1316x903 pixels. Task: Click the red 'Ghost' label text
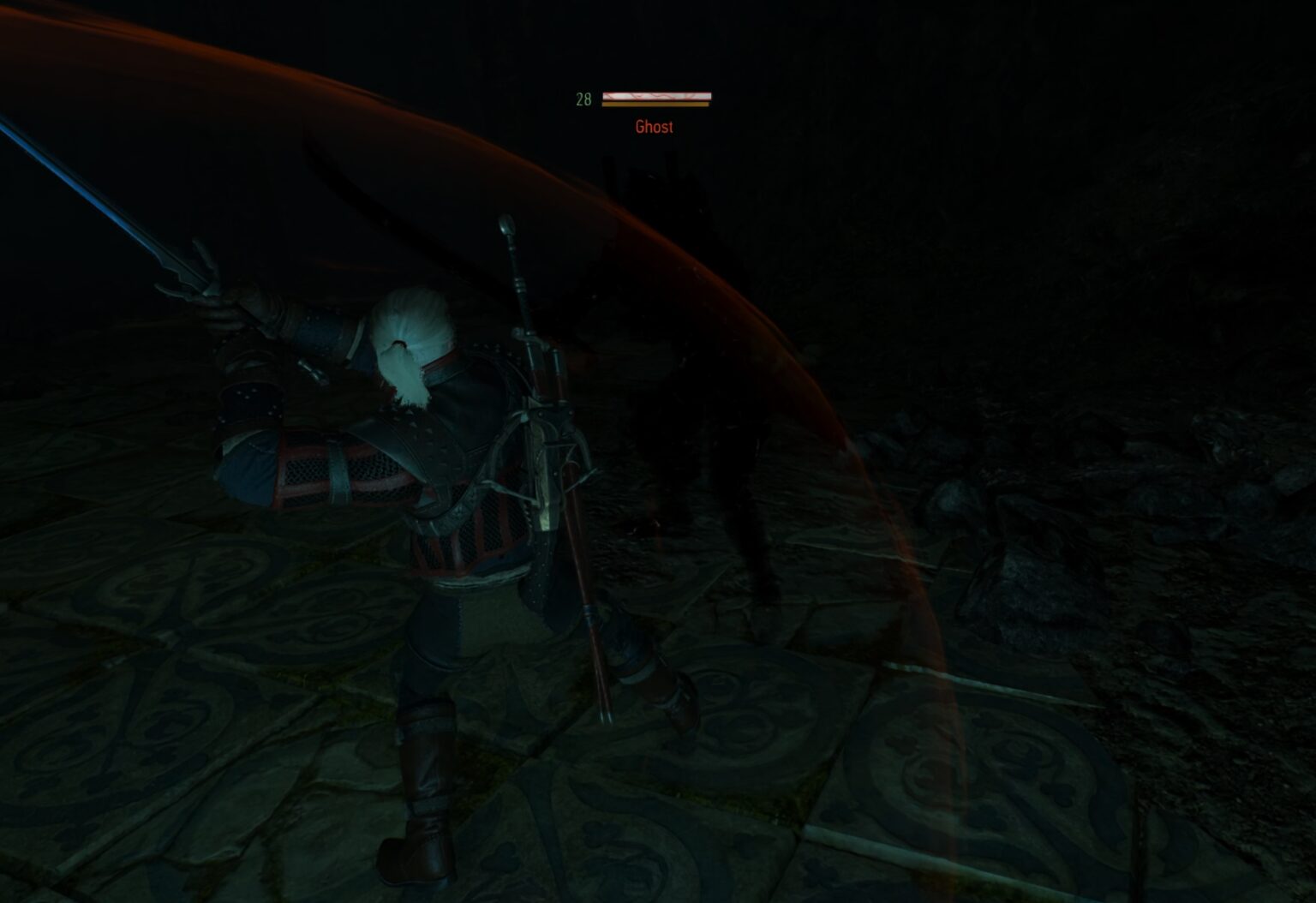click(x=655, y=125)
